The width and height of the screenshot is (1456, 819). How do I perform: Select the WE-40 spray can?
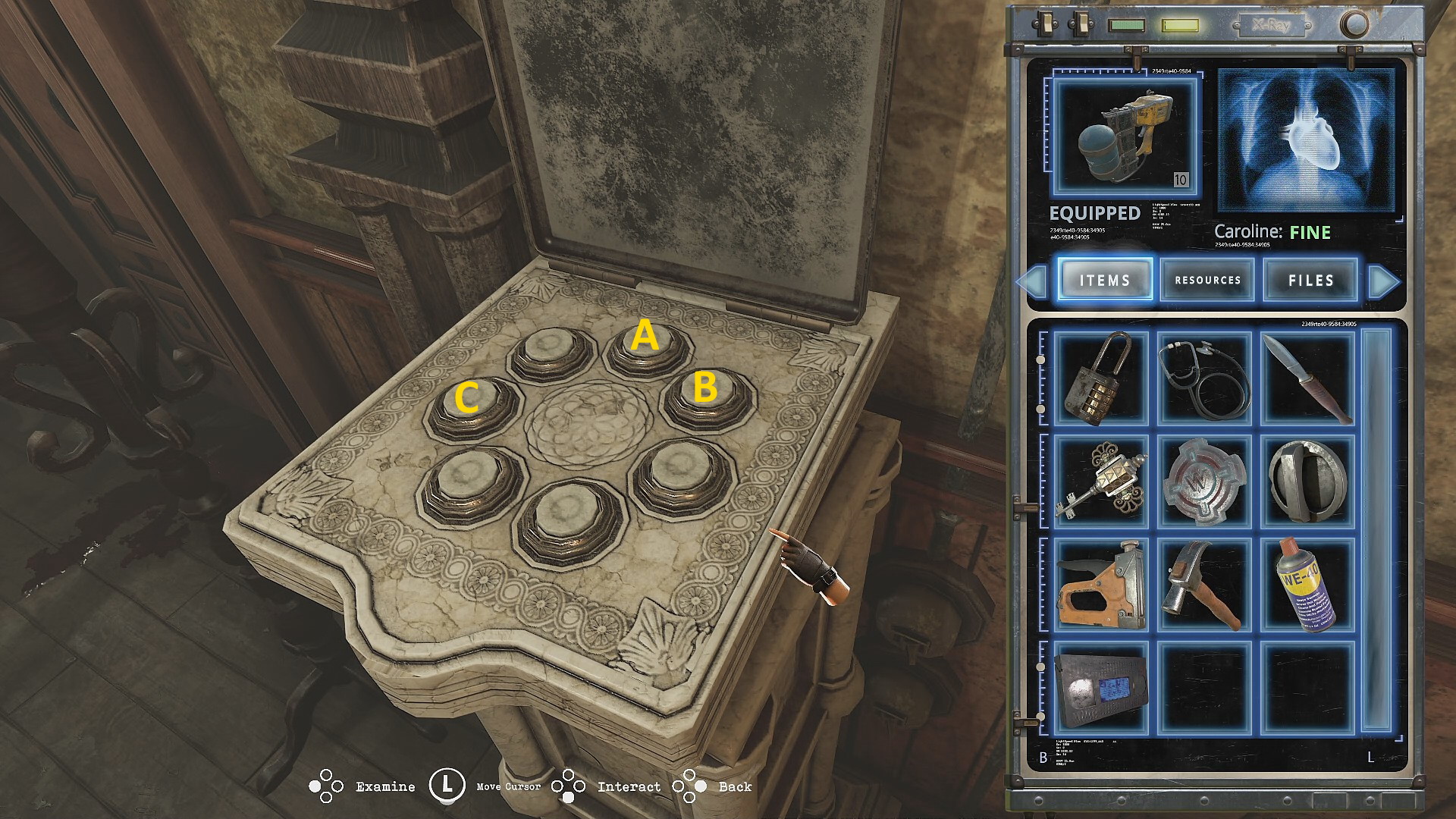pos(1307,585)
